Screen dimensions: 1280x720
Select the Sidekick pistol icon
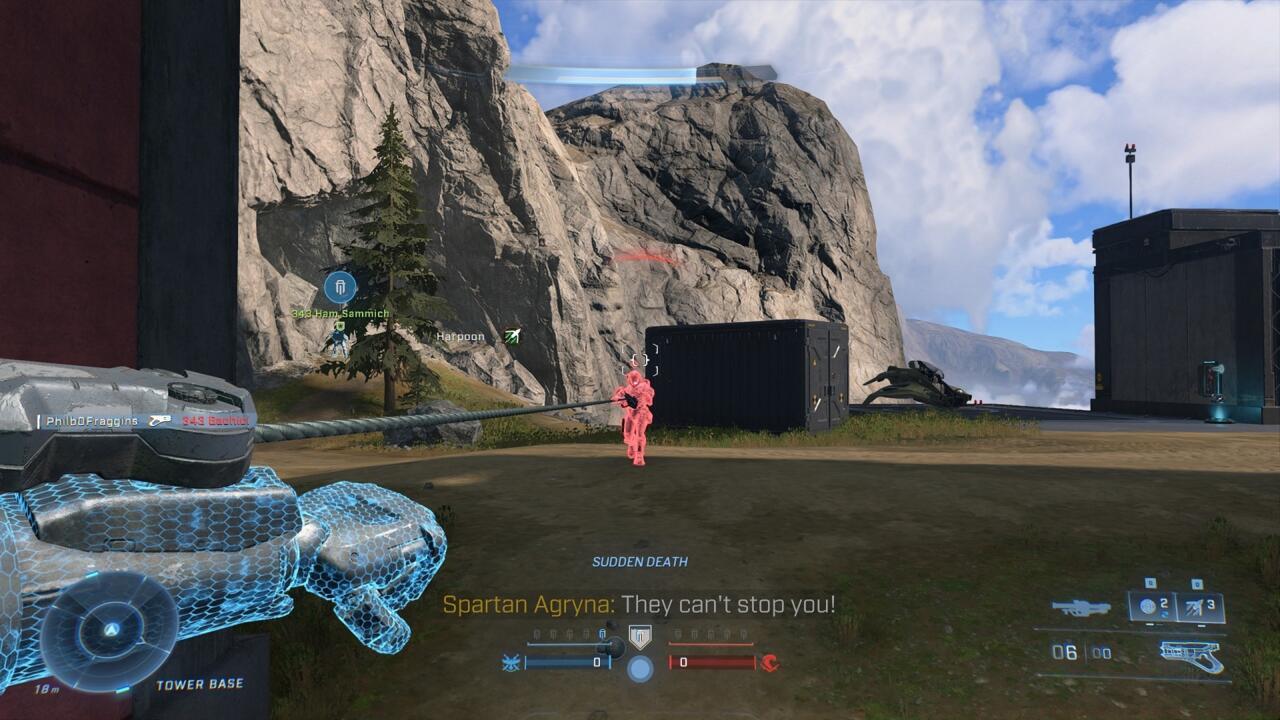tap(1192, 656)
